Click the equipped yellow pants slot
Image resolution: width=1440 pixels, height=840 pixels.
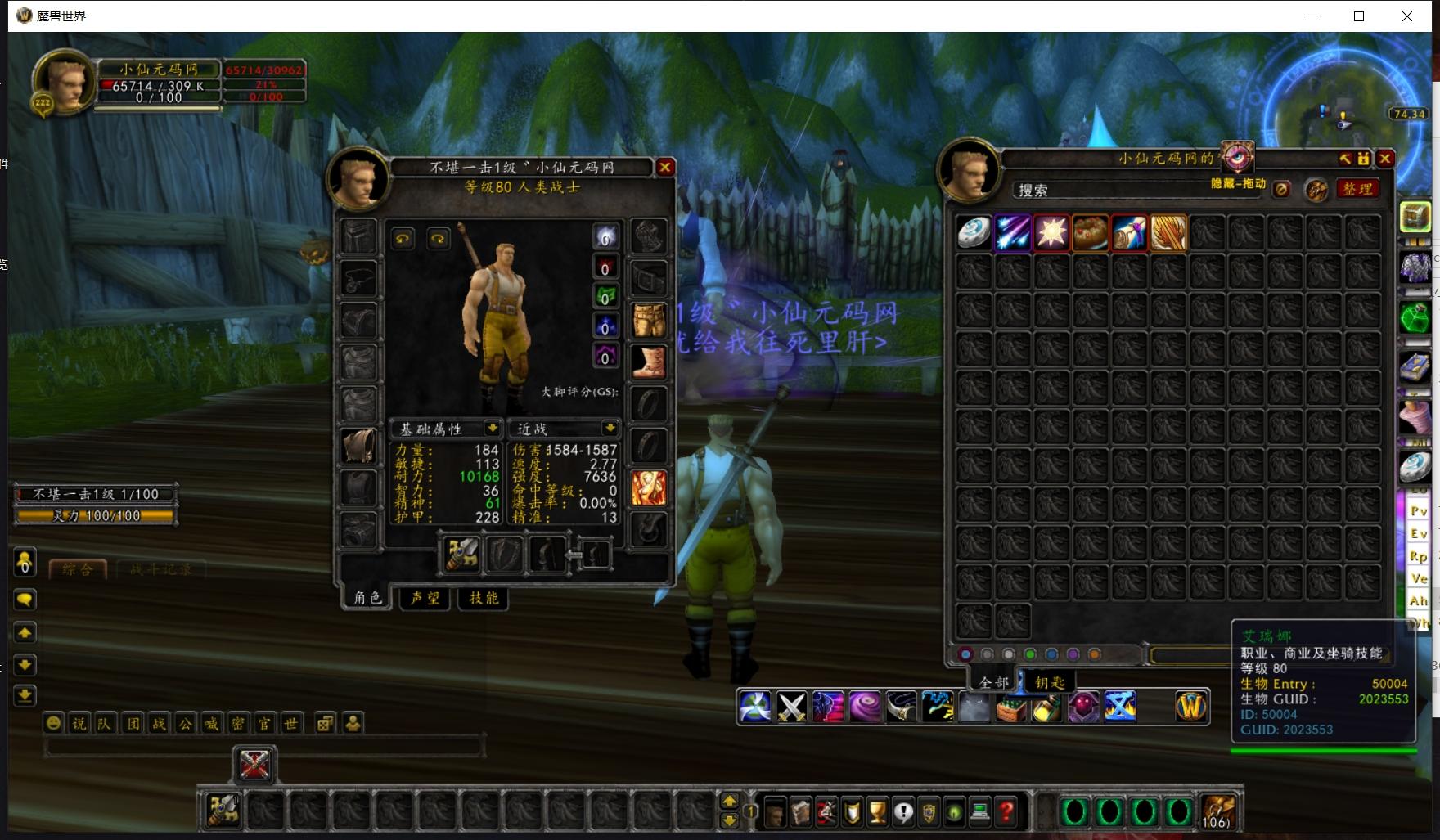(x=649, y=320)
